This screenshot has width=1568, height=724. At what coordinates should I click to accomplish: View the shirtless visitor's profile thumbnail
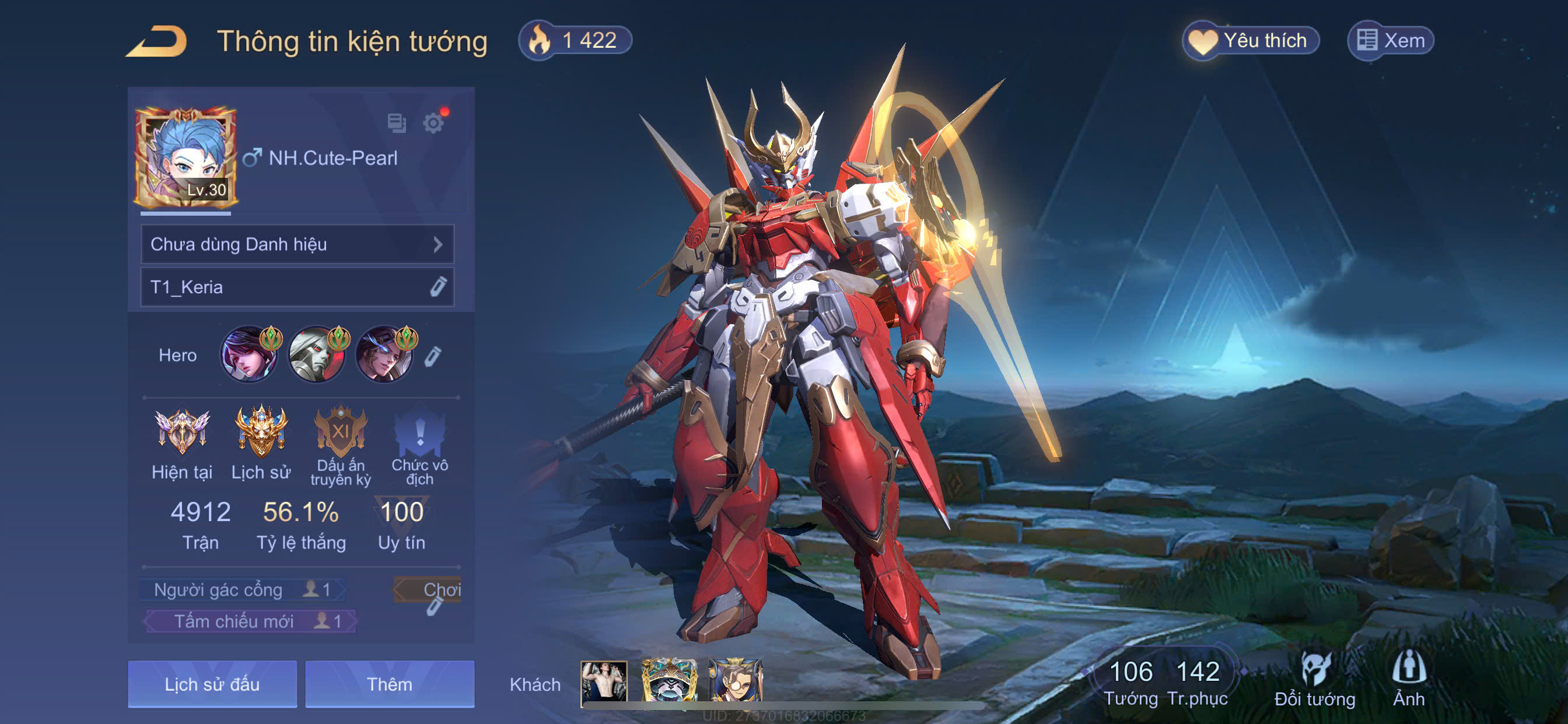(x=603, y=681)
